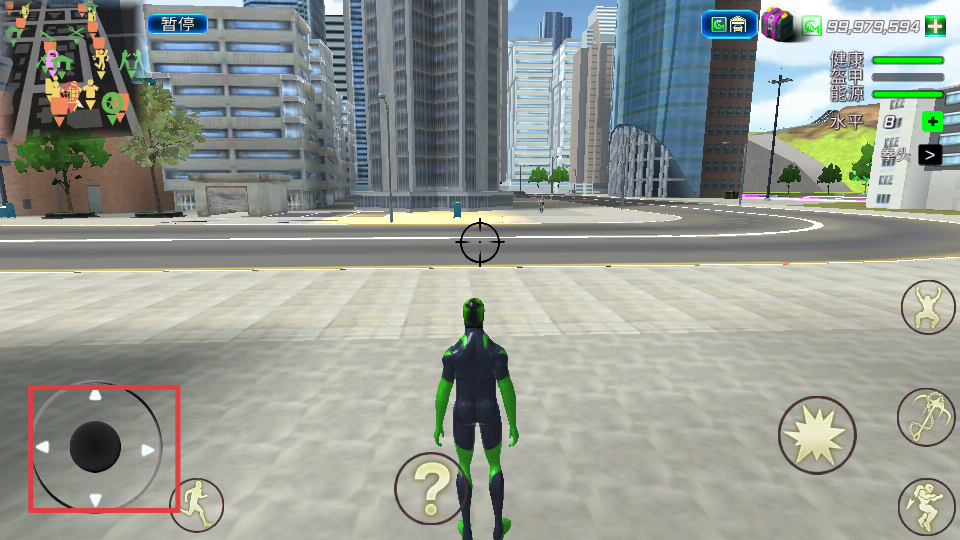Use the grappling hook rope ability
Screen dimensions: 960x540
926,416
